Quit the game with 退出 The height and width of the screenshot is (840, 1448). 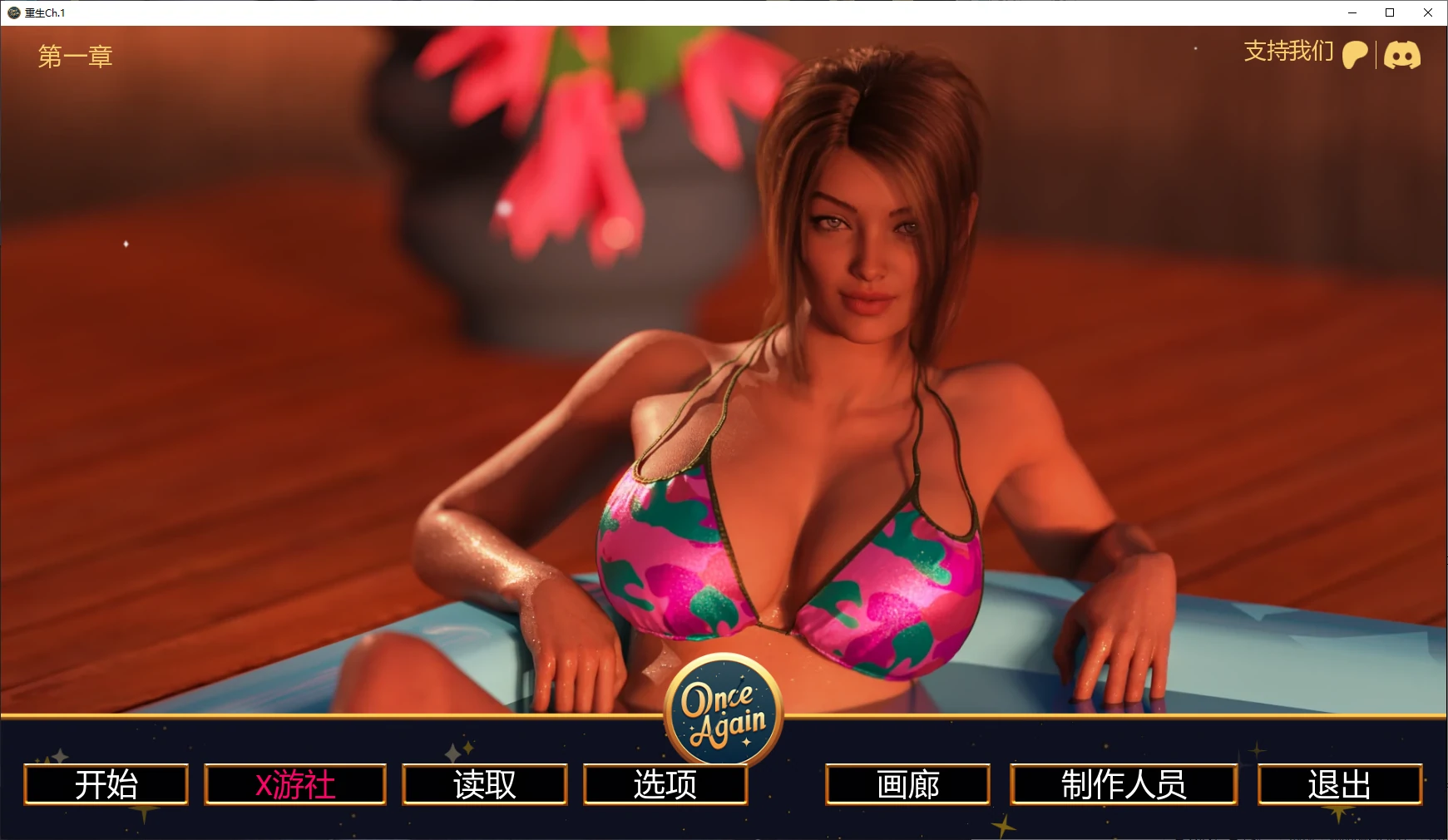click(x=1340, y=784)
